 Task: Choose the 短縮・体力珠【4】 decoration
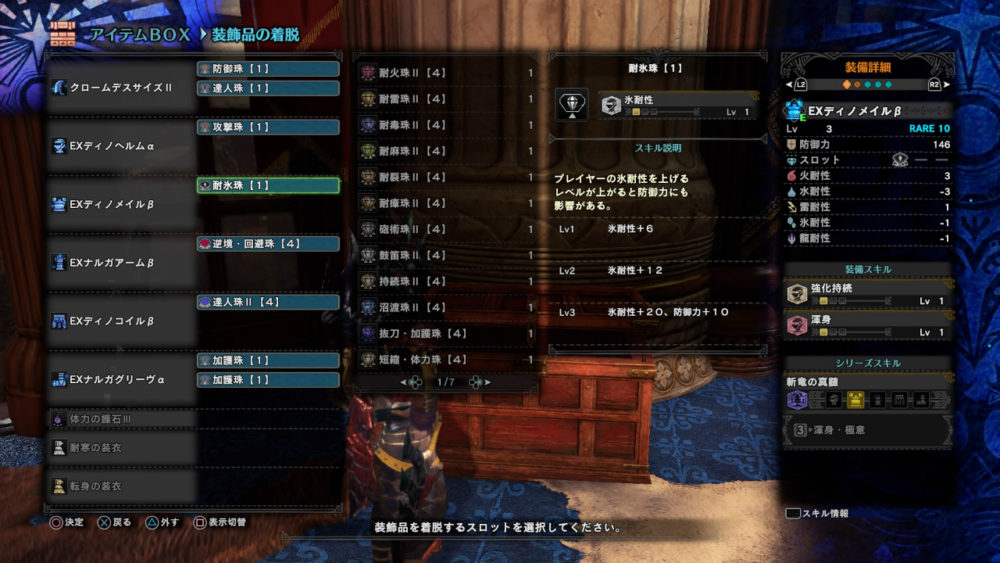(x=447, y=359)
